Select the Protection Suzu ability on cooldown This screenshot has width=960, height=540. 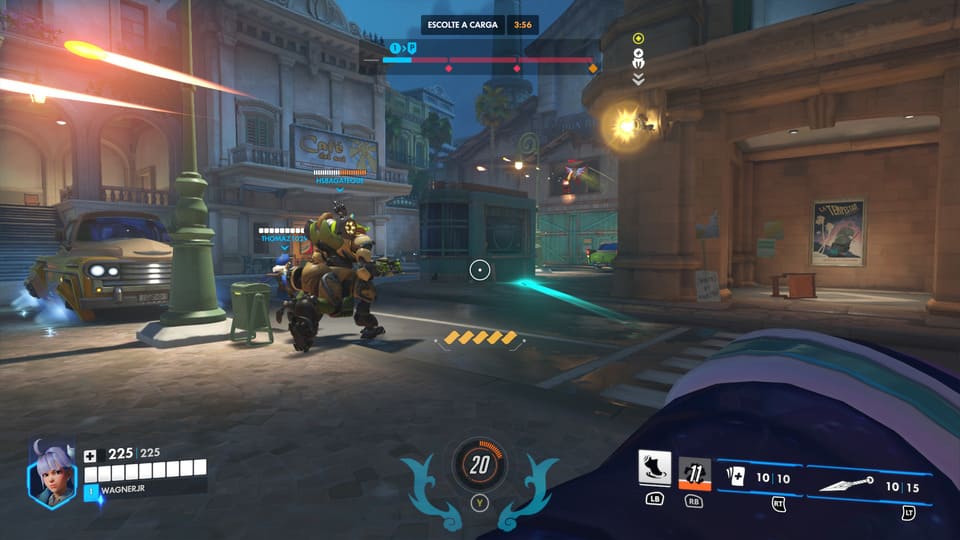(x=694, y=472)
